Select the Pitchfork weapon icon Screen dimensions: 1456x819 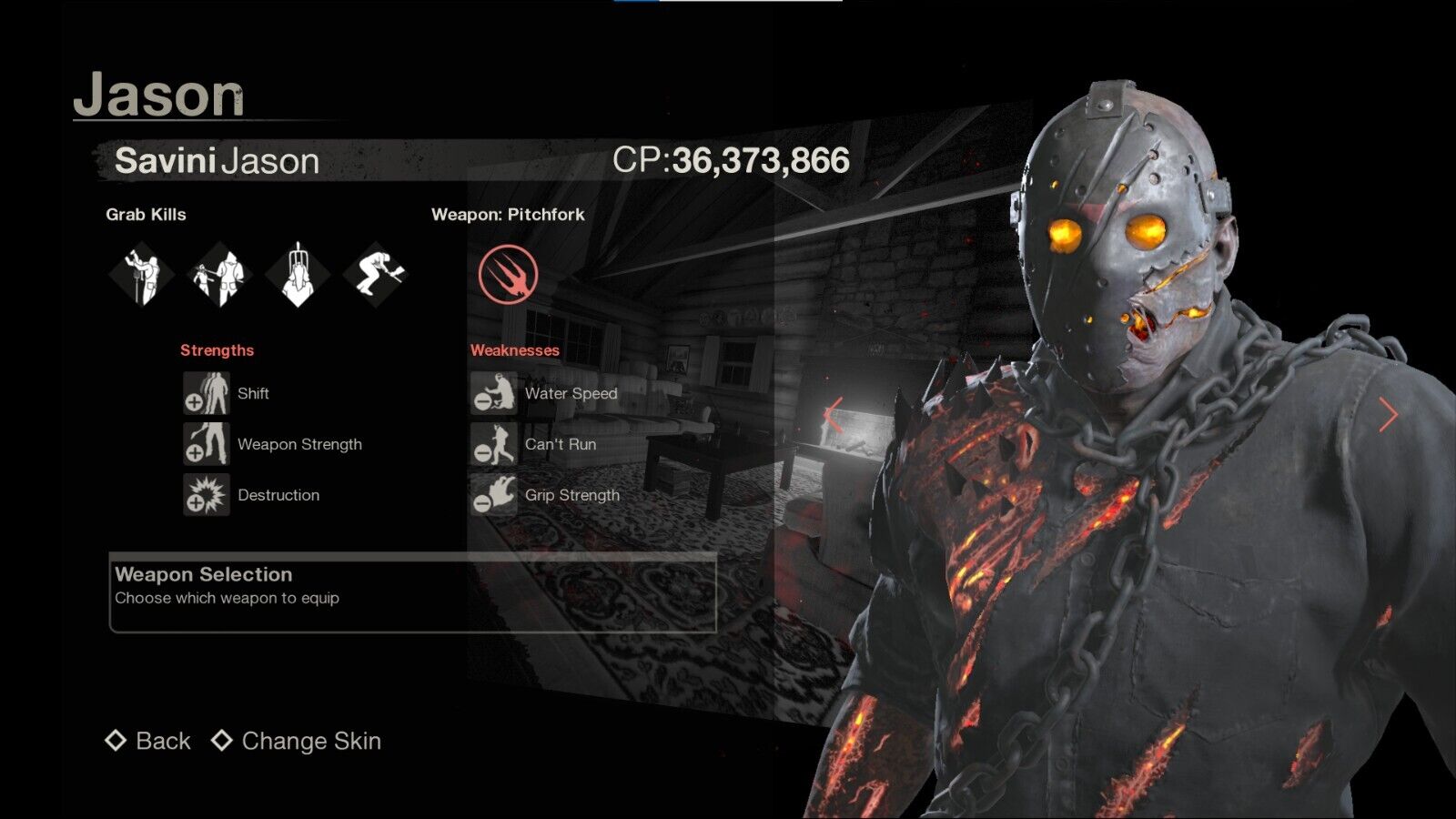click(x=508, y=274)
